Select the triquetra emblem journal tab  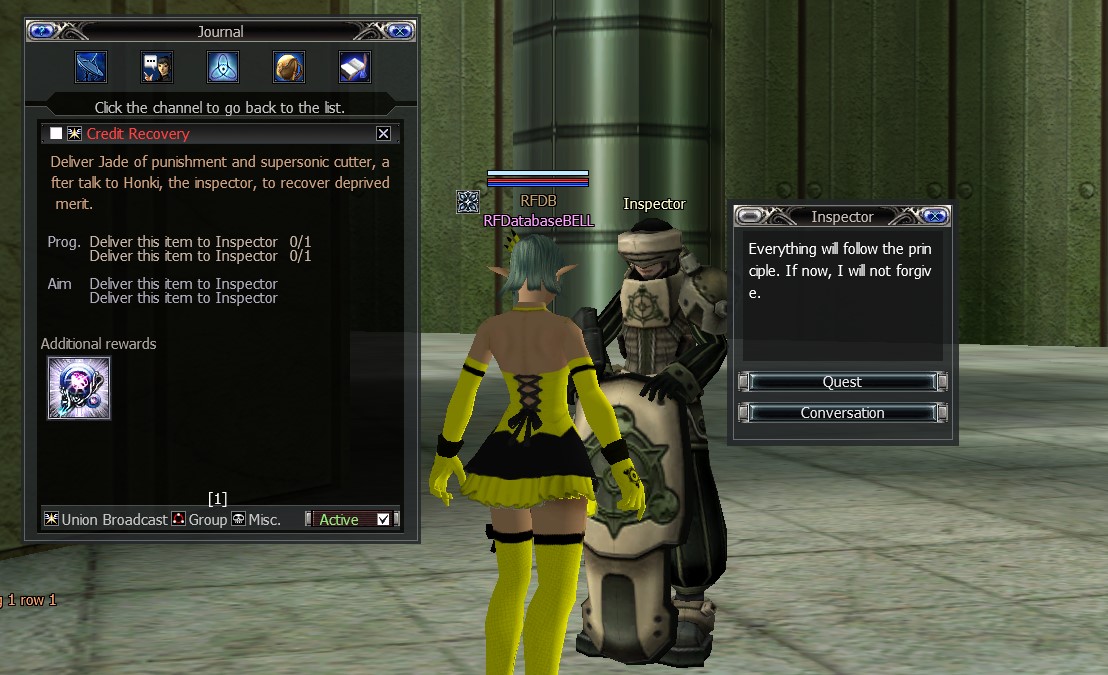[x=223, y=67]
